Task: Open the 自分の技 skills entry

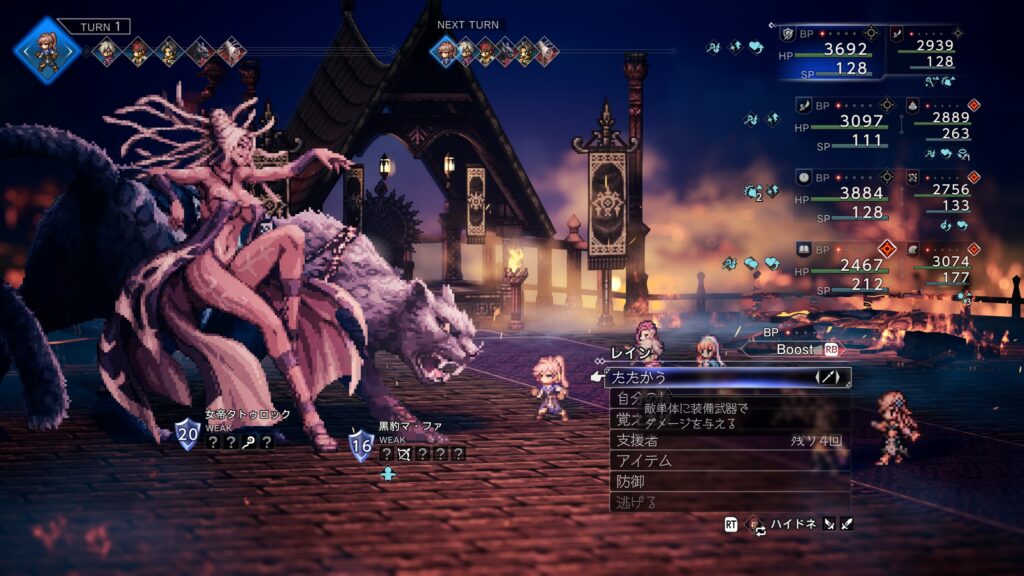Action: 640,398
